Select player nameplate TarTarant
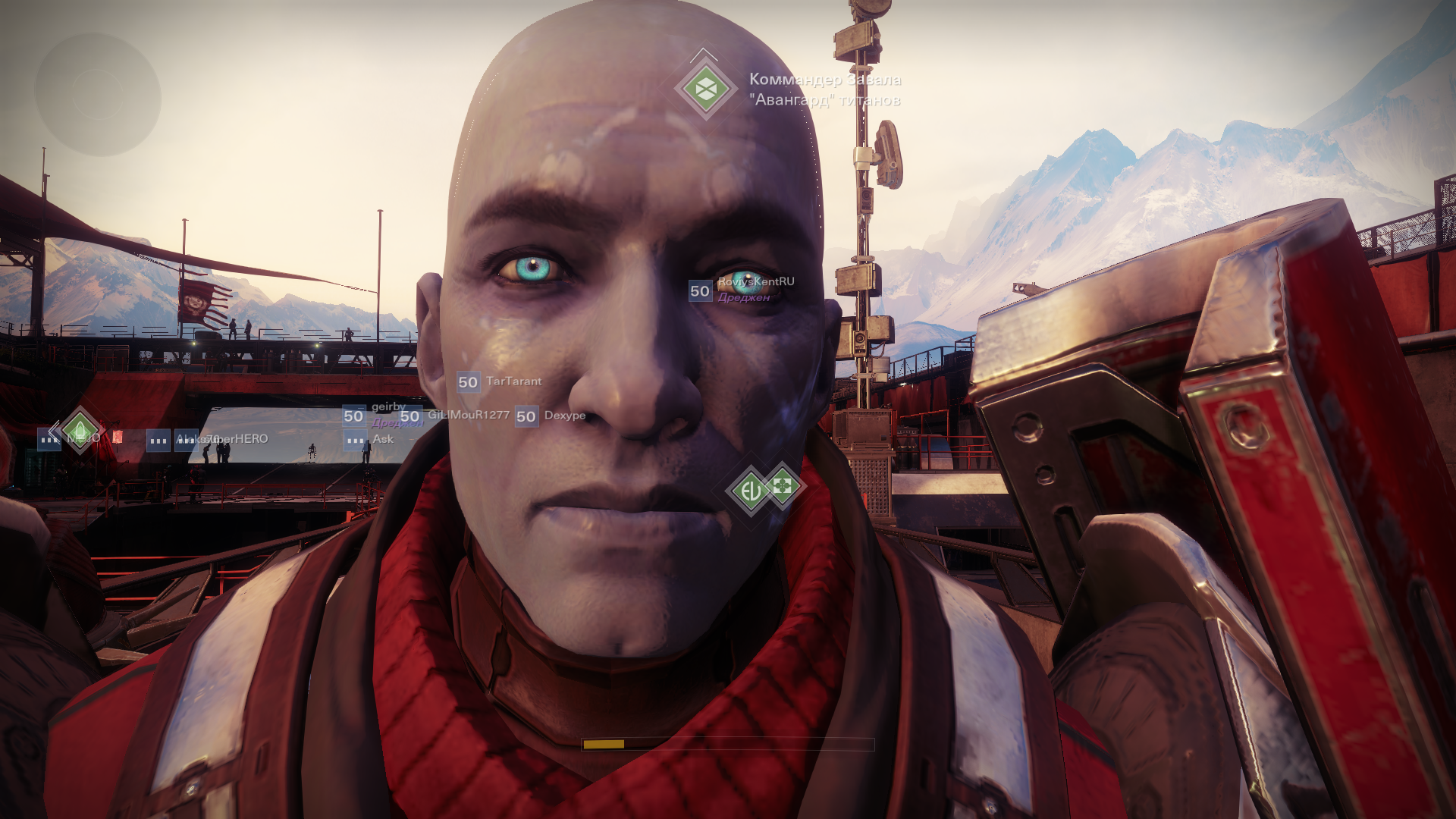Screen dimensions: 1456x819 tap(513, 381)
